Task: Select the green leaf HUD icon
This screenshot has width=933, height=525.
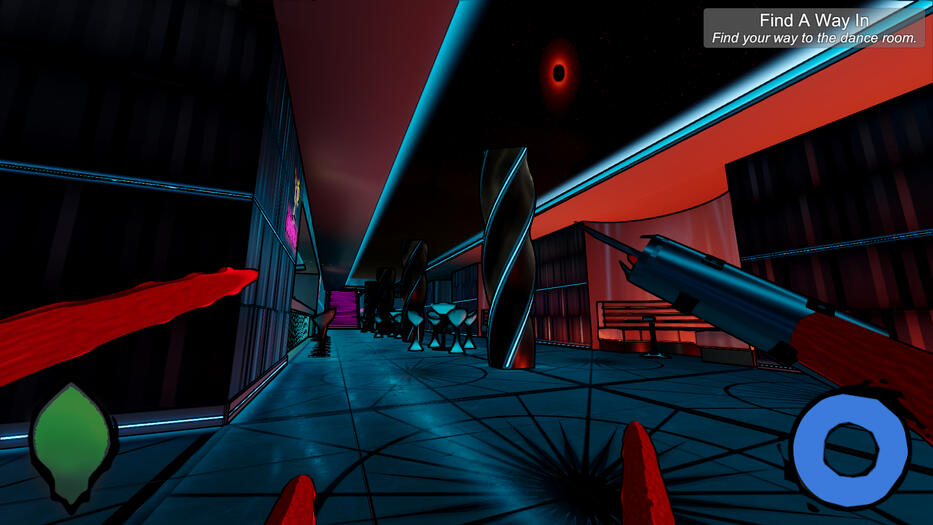Action: coord(72,441)
